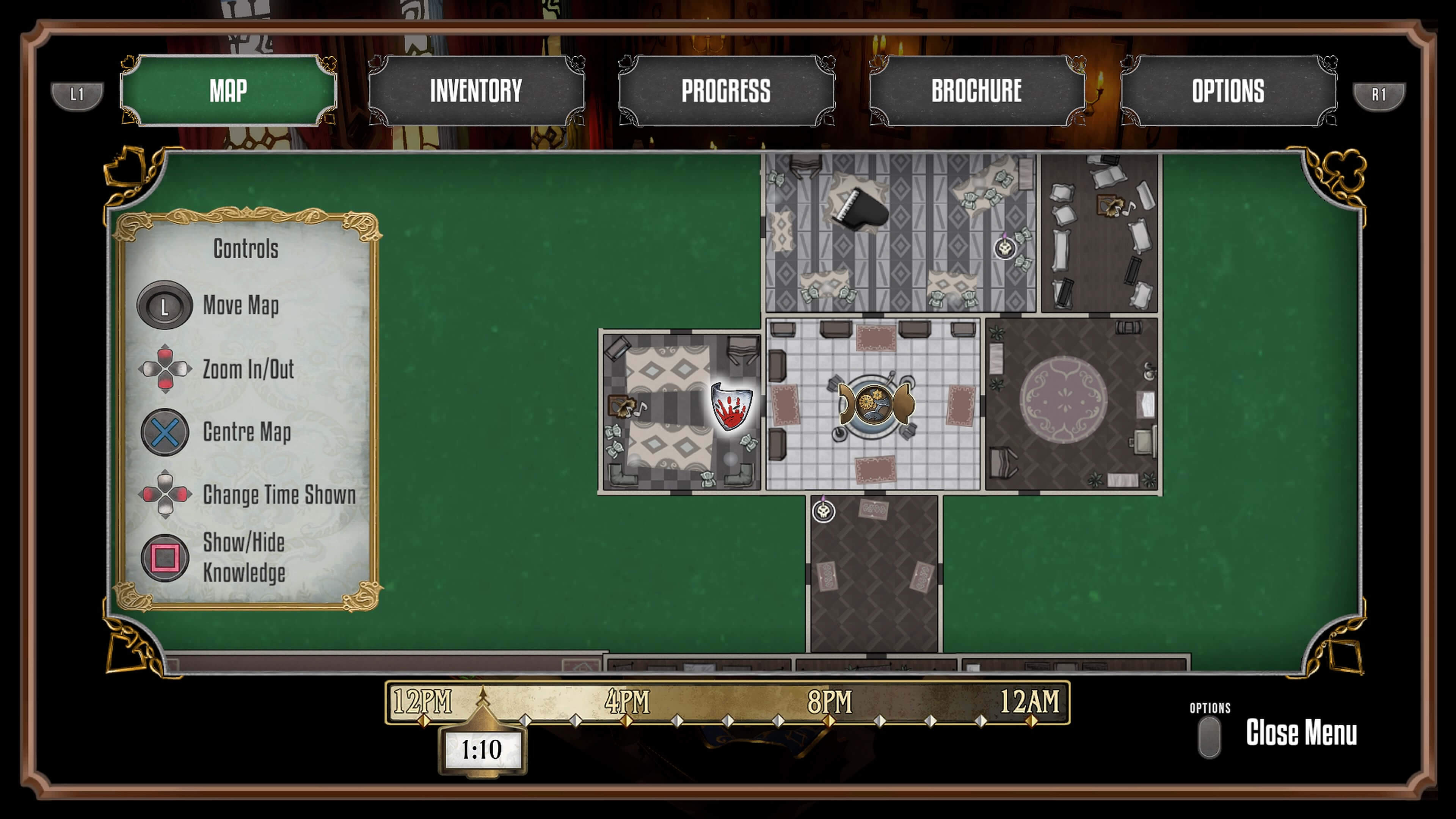The height and width of the screenshot is (819, 1456).
Task: Open the Inventory tab
Action: (476, 91)
